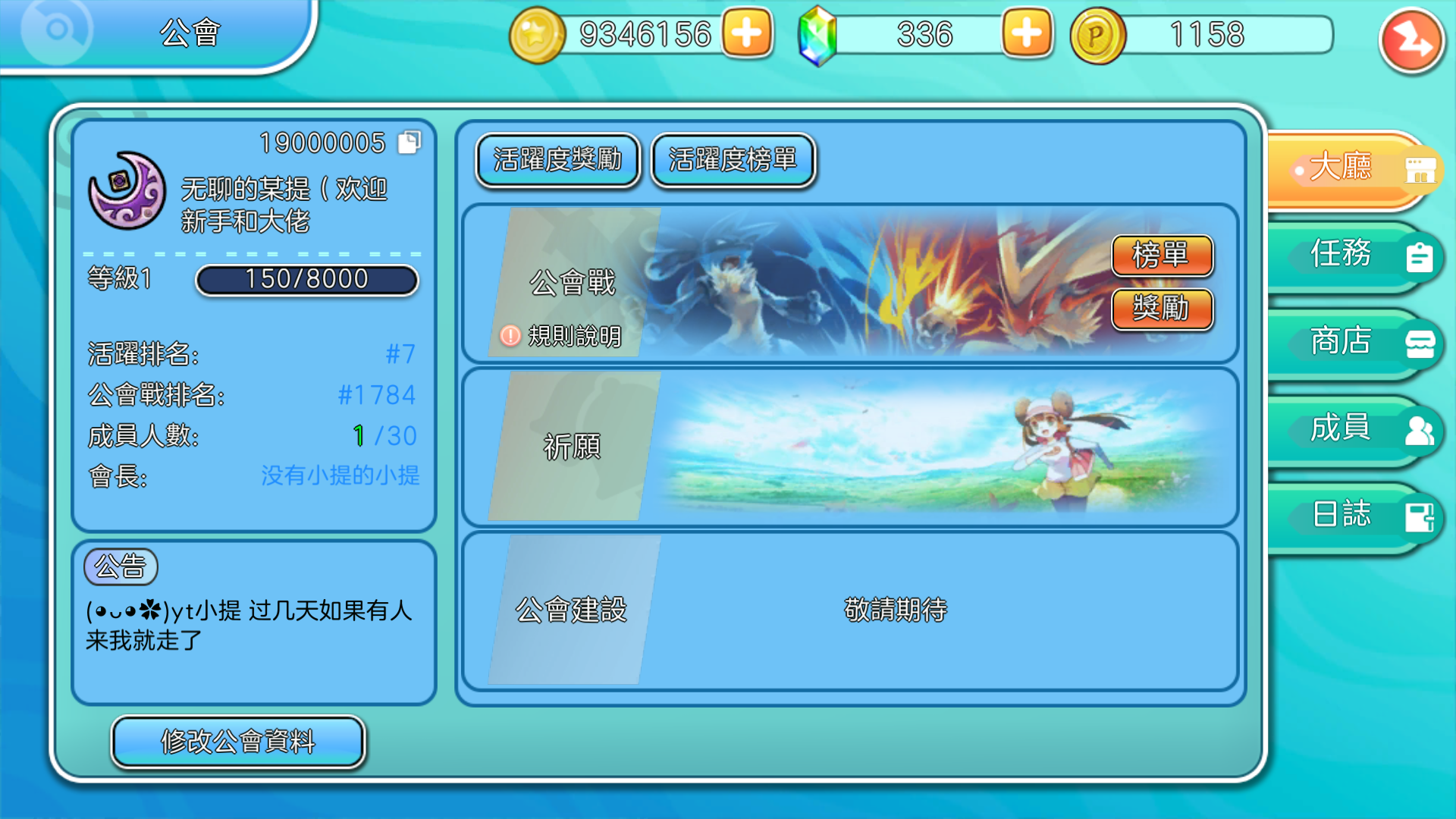Claim guild war 獎勵 rewards
This screenshot has width=1456, height=819.
(x=1163, y=309)
